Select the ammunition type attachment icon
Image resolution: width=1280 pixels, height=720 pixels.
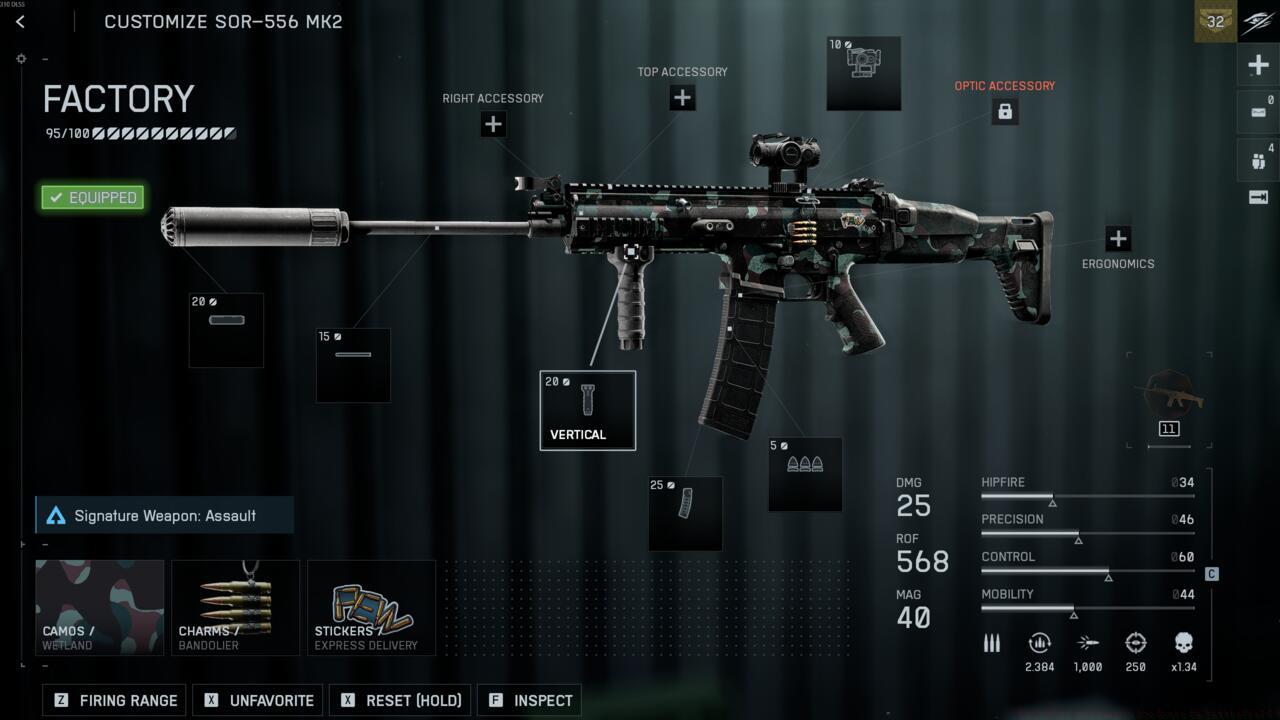[805, 472]
